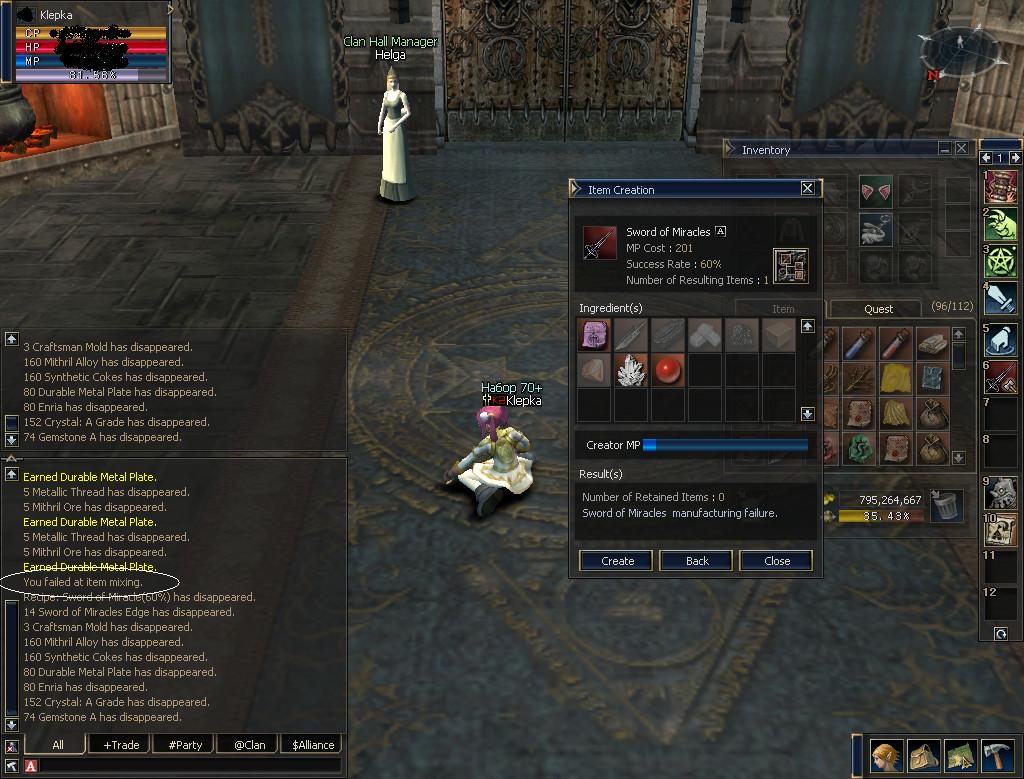Select the red orb ingredient slot
This screenshot has height=779, width=1024.
(x=667, y=372)
